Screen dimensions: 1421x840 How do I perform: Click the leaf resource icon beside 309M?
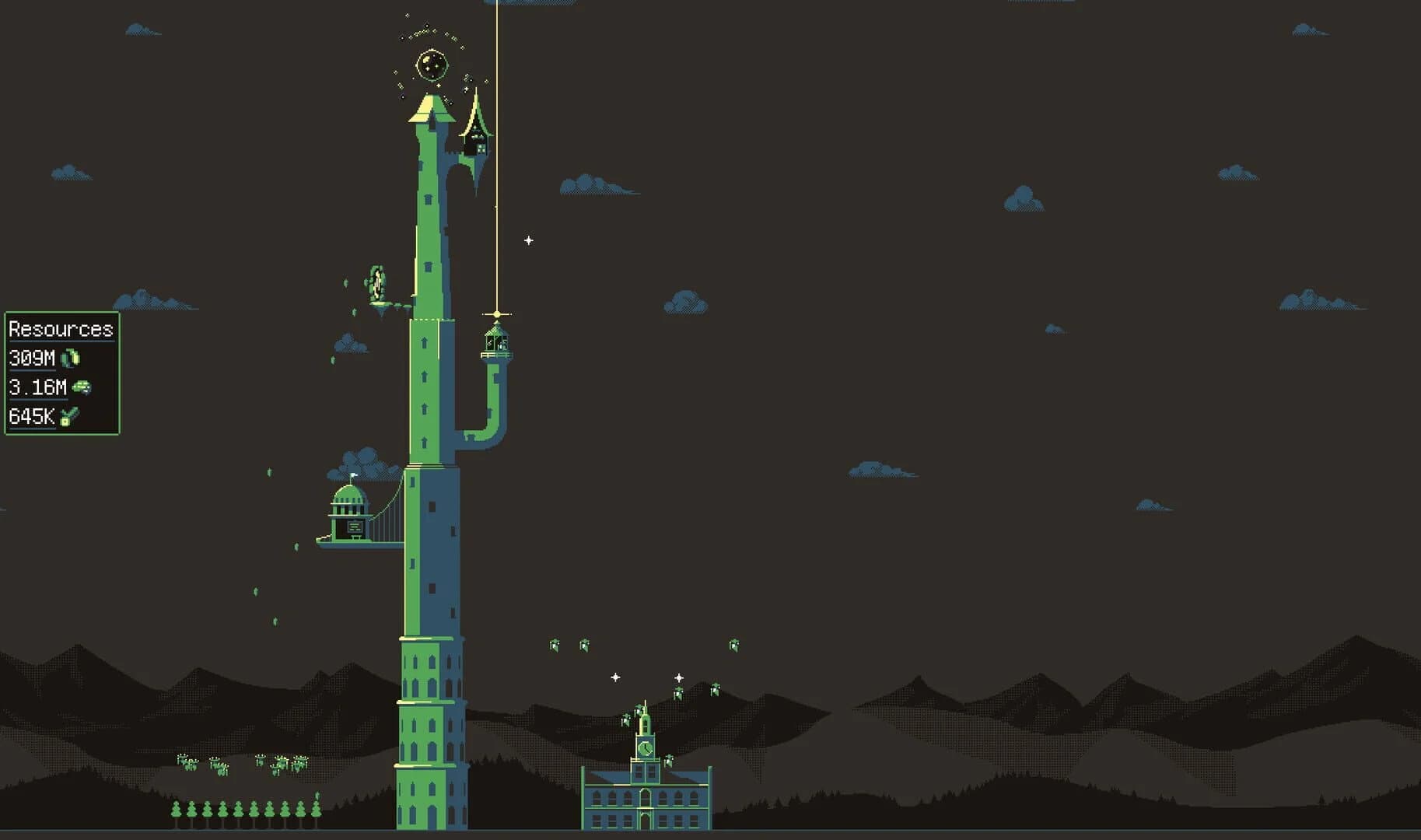tap(71, 357)
